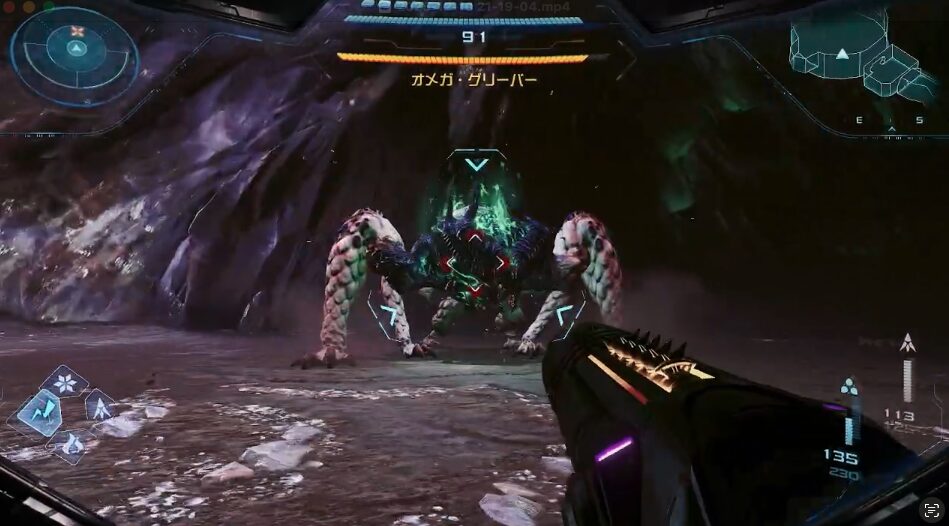949x526 pixels.
Task: Select the snowflake ice shot ability
Action: (x=65, y=382)
